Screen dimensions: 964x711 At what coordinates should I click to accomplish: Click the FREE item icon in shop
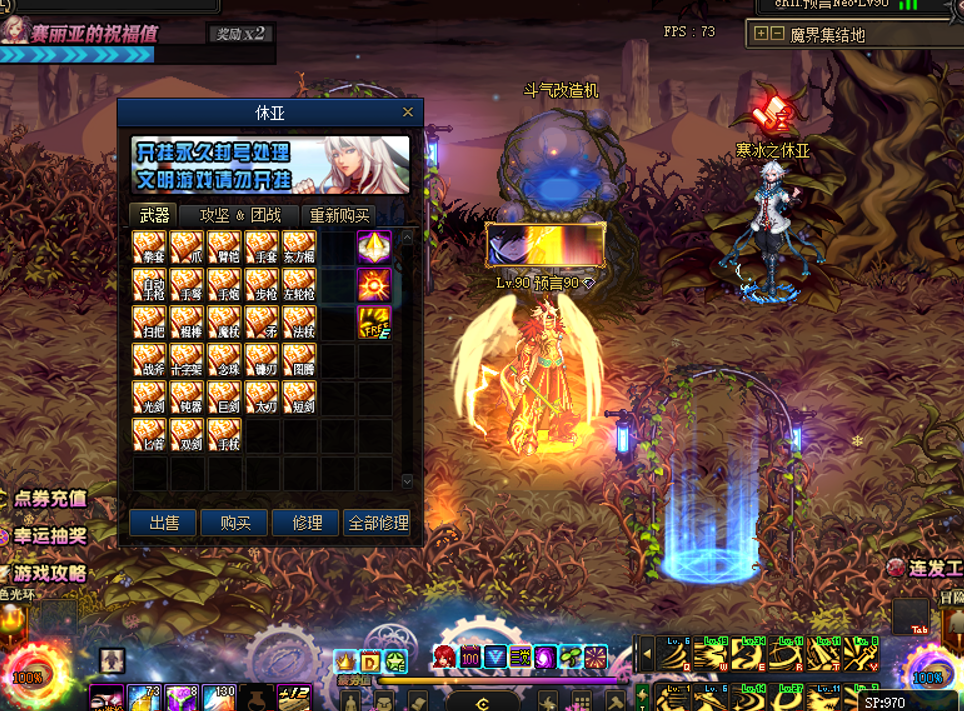click(374, 322)
